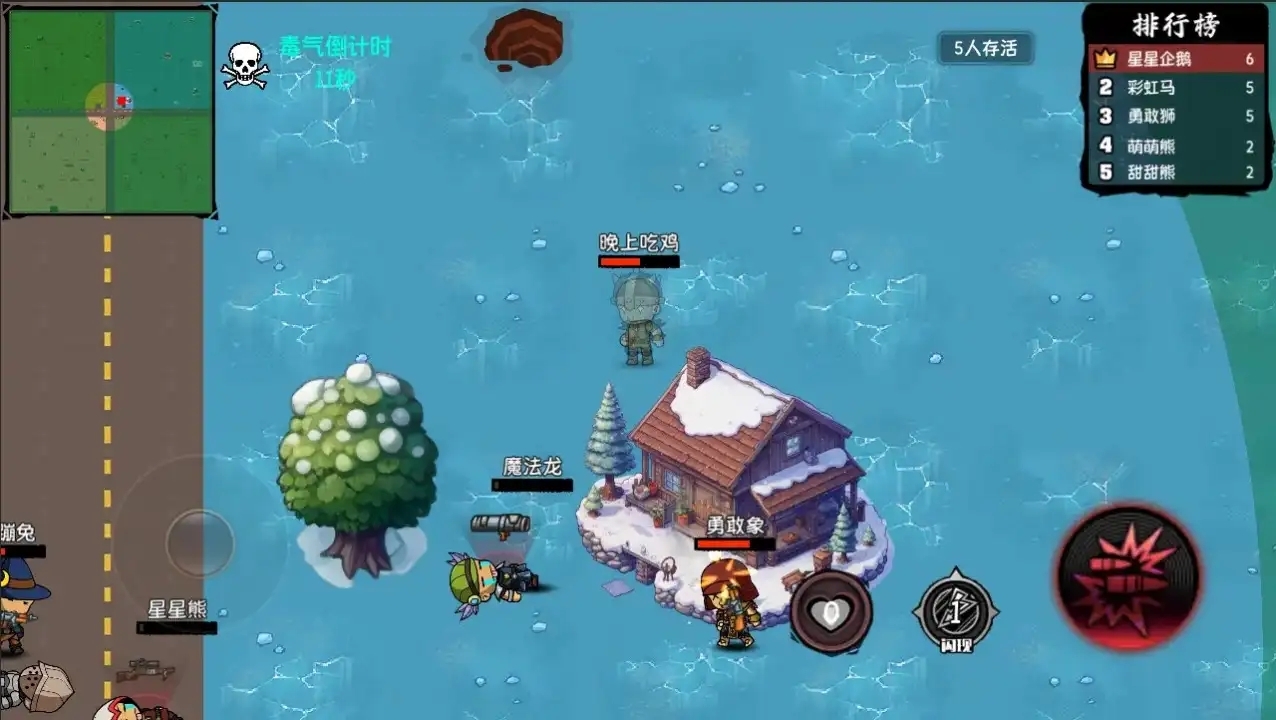The image size is (1276, 720).
Task: Select 彩虹马 row in the leaderboard
Action: click(x=1176, y=88)
